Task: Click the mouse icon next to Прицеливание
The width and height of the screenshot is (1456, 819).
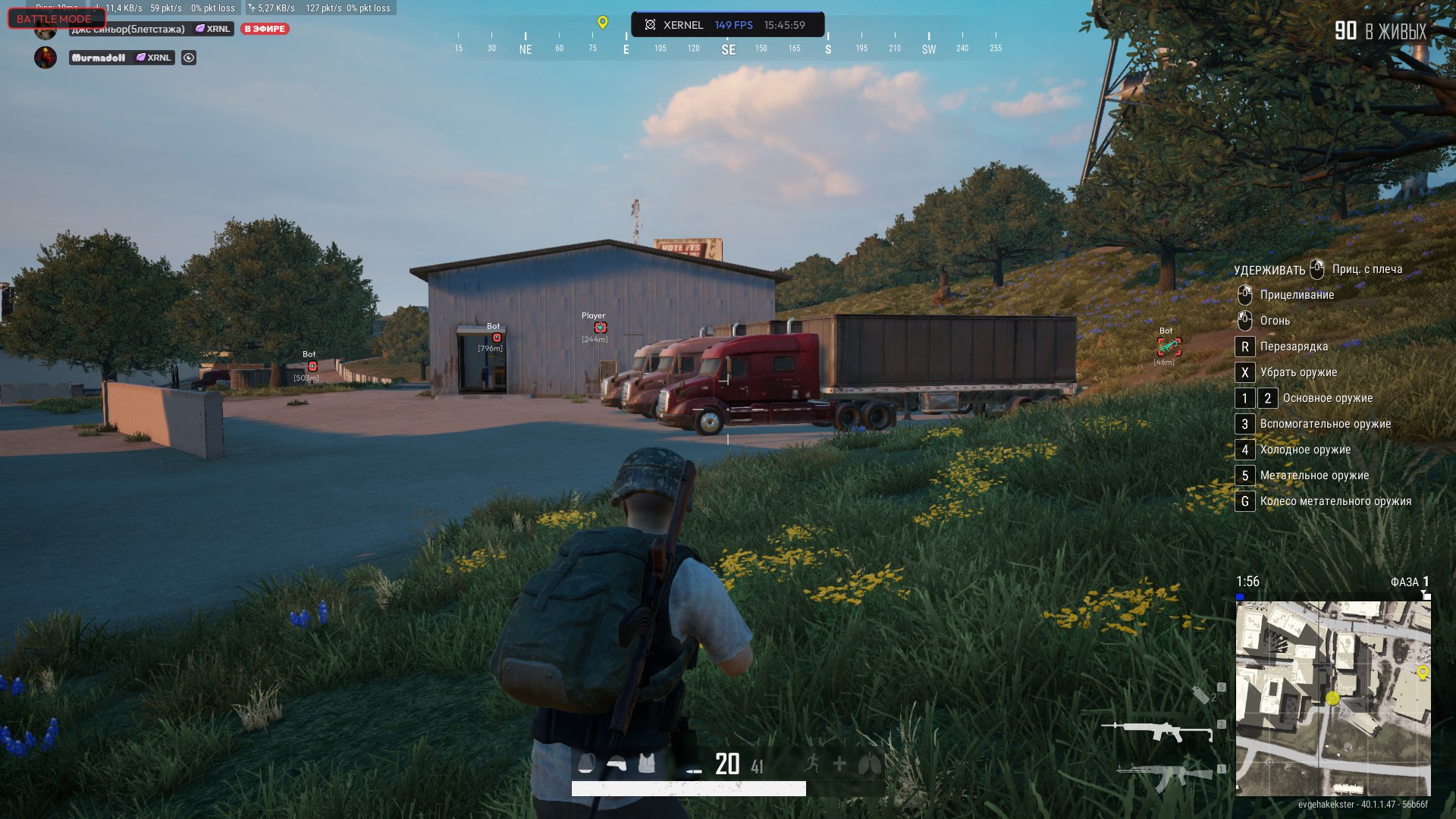Action: pyautogui.click(x=1245, y=294)
